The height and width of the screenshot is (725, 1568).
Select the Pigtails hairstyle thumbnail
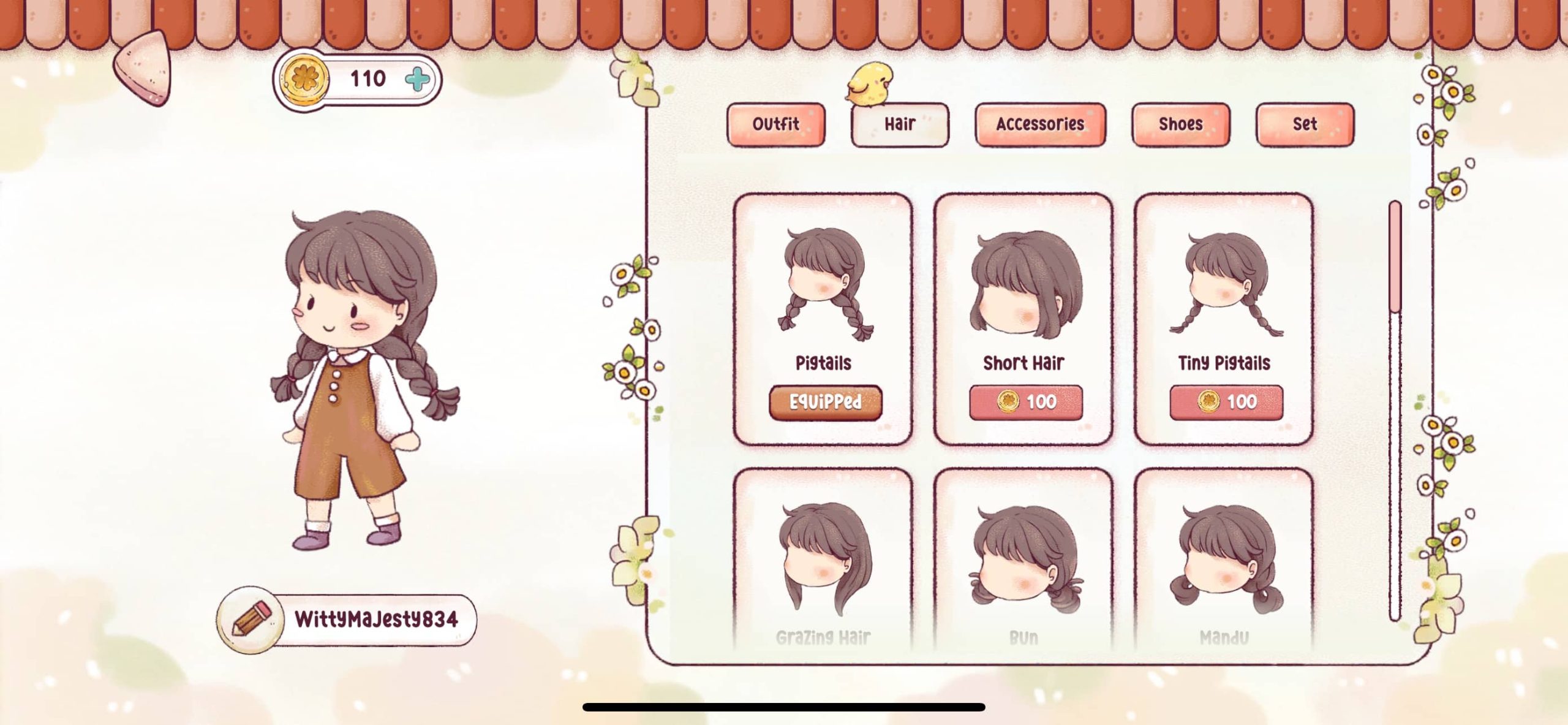[x=824, y=284]
